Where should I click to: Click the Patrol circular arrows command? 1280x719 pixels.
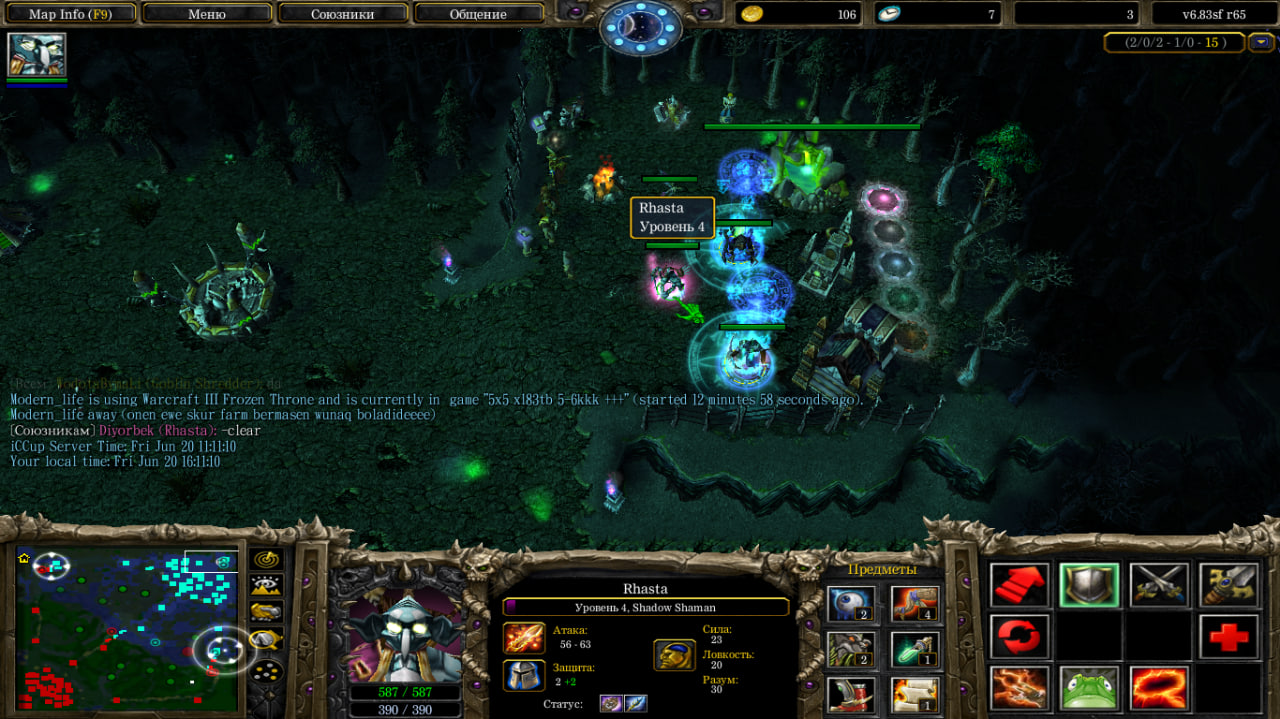pyautogui.click(x=1019, y=636)
